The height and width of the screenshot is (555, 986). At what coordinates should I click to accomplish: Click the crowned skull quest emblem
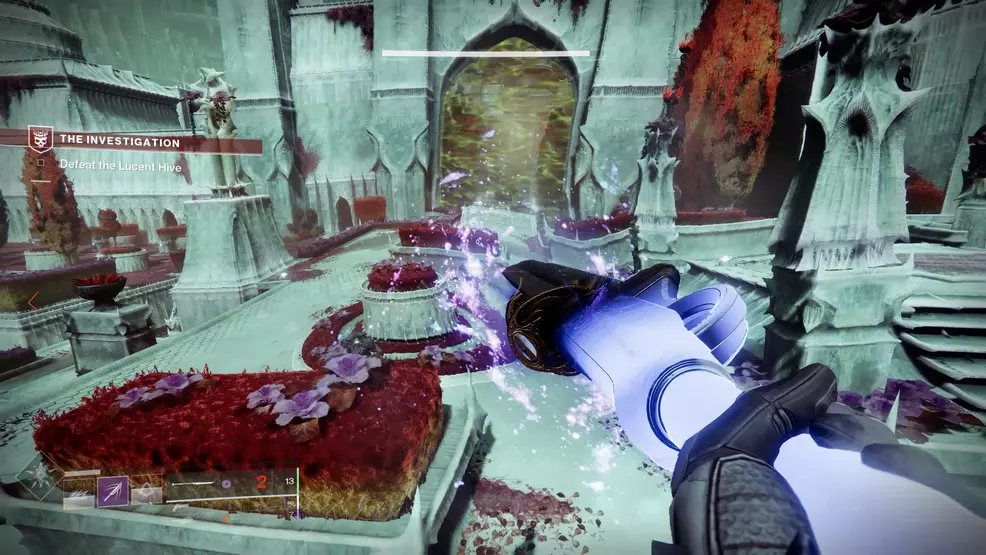[x=39, y=139]
